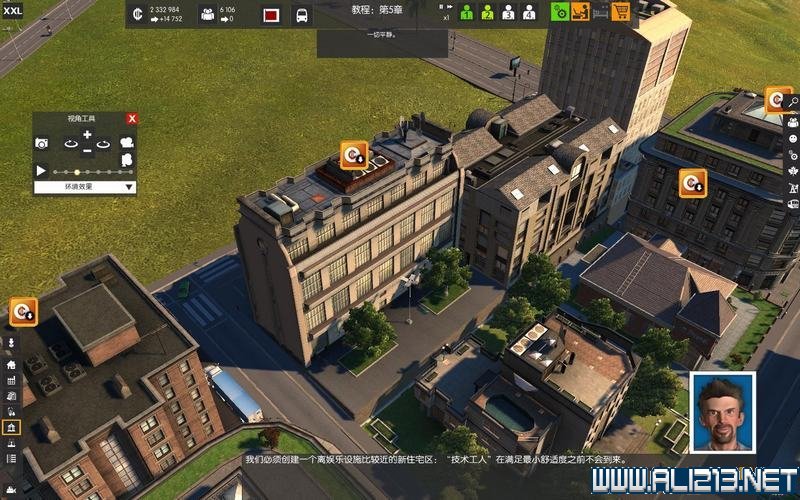Zoom in with the plus button
800x500 pixels.
(87, 134)
